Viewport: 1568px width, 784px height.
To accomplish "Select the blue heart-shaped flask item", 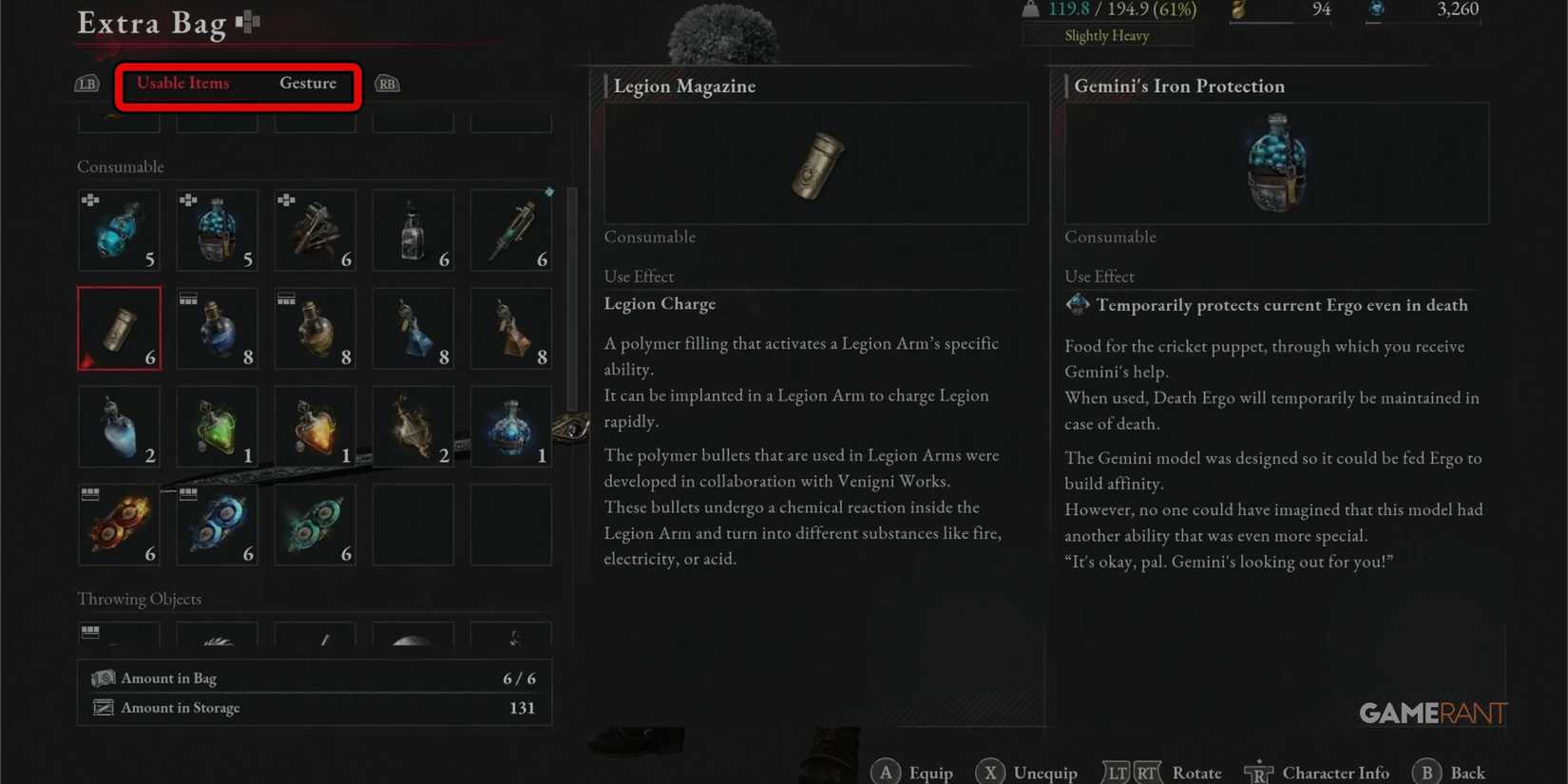I will 119,427.
